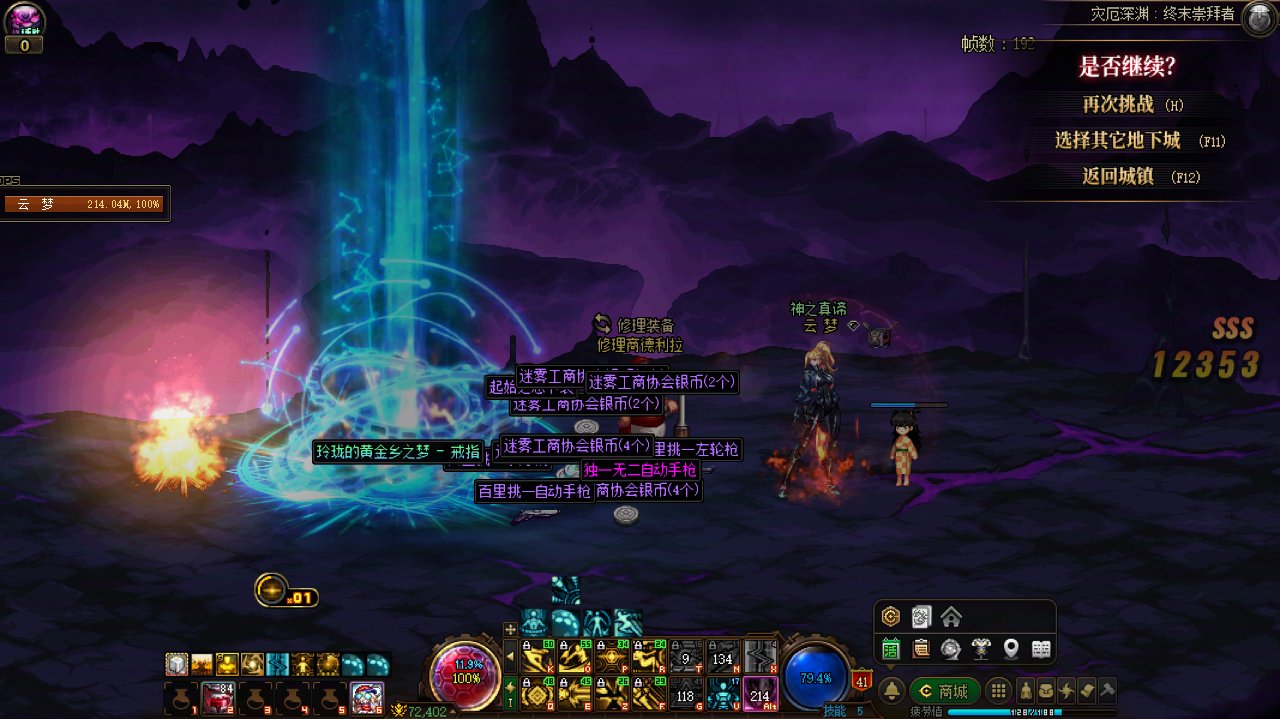Image resolution: width=1280 pixels, height=719 pixels.
Task: Open the inventory bag icon
Action: click(x=1045, y=690)
